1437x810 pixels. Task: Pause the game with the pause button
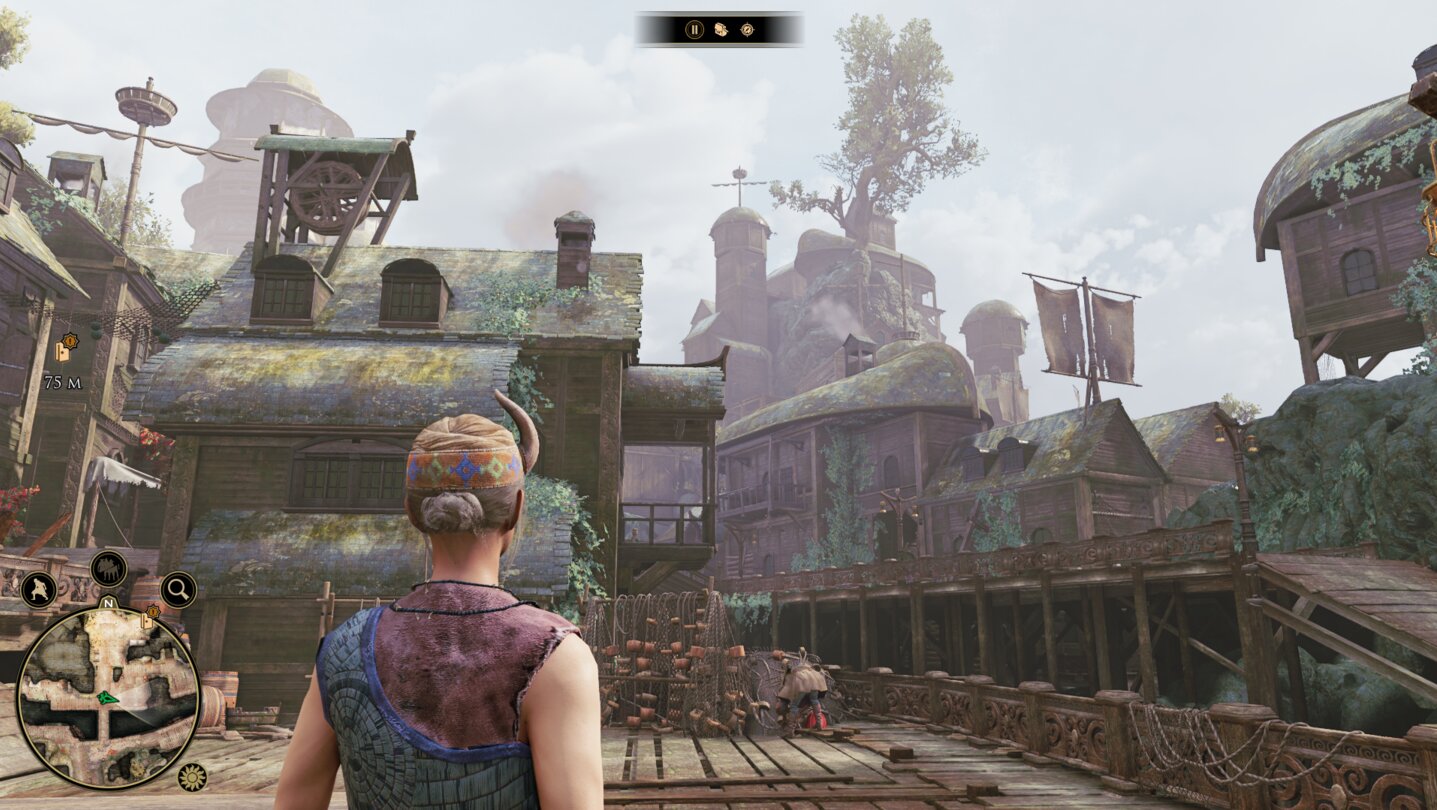tap(694, 30)
